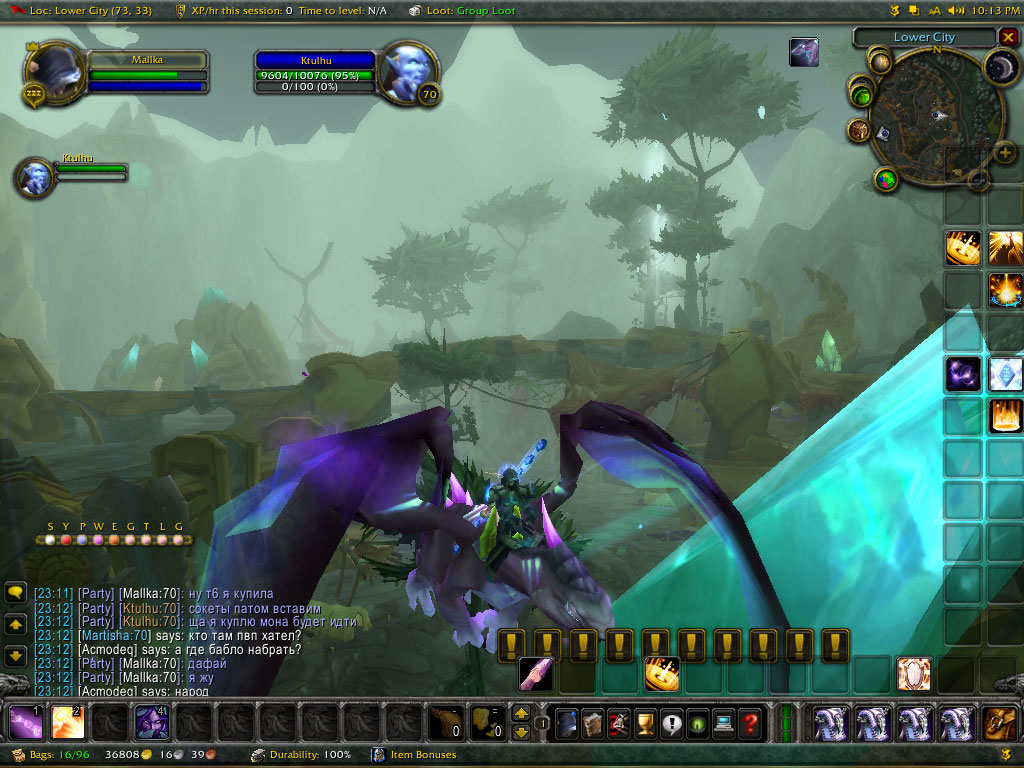The height and width of the screenshot is (768, 1024).
Task: Use the action bar slot numbered 1
Action: pos(24,722)
